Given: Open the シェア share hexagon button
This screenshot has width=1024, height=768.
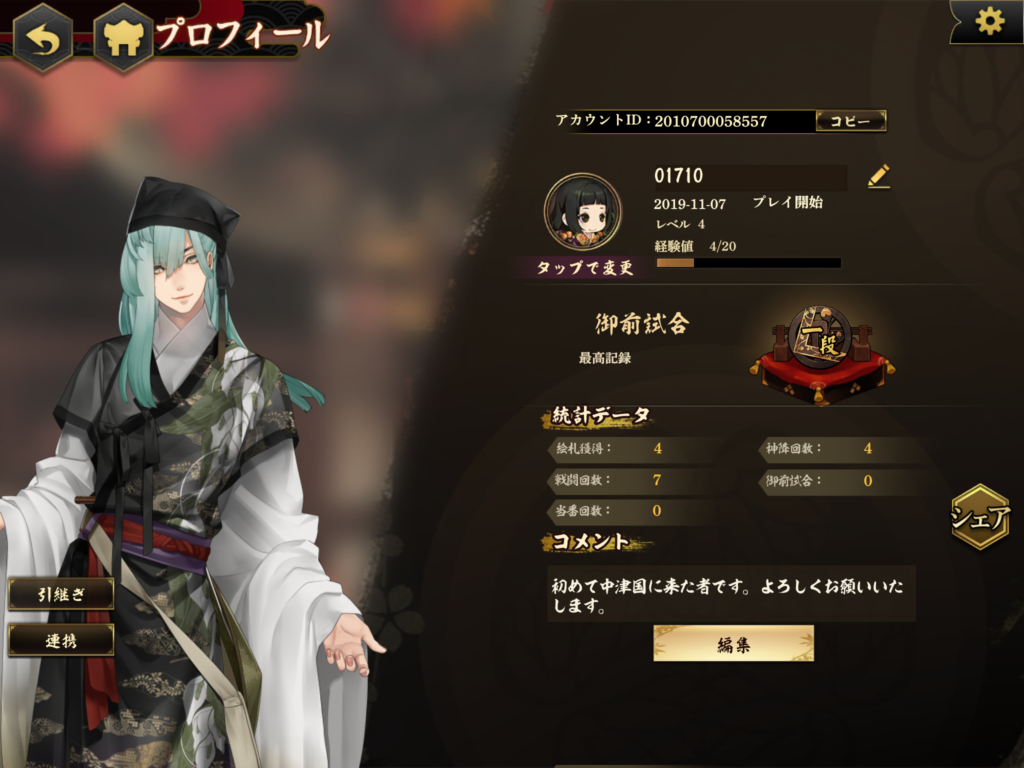Looking at the screenshot, I should pyautogui.click(x=980, y=517).
